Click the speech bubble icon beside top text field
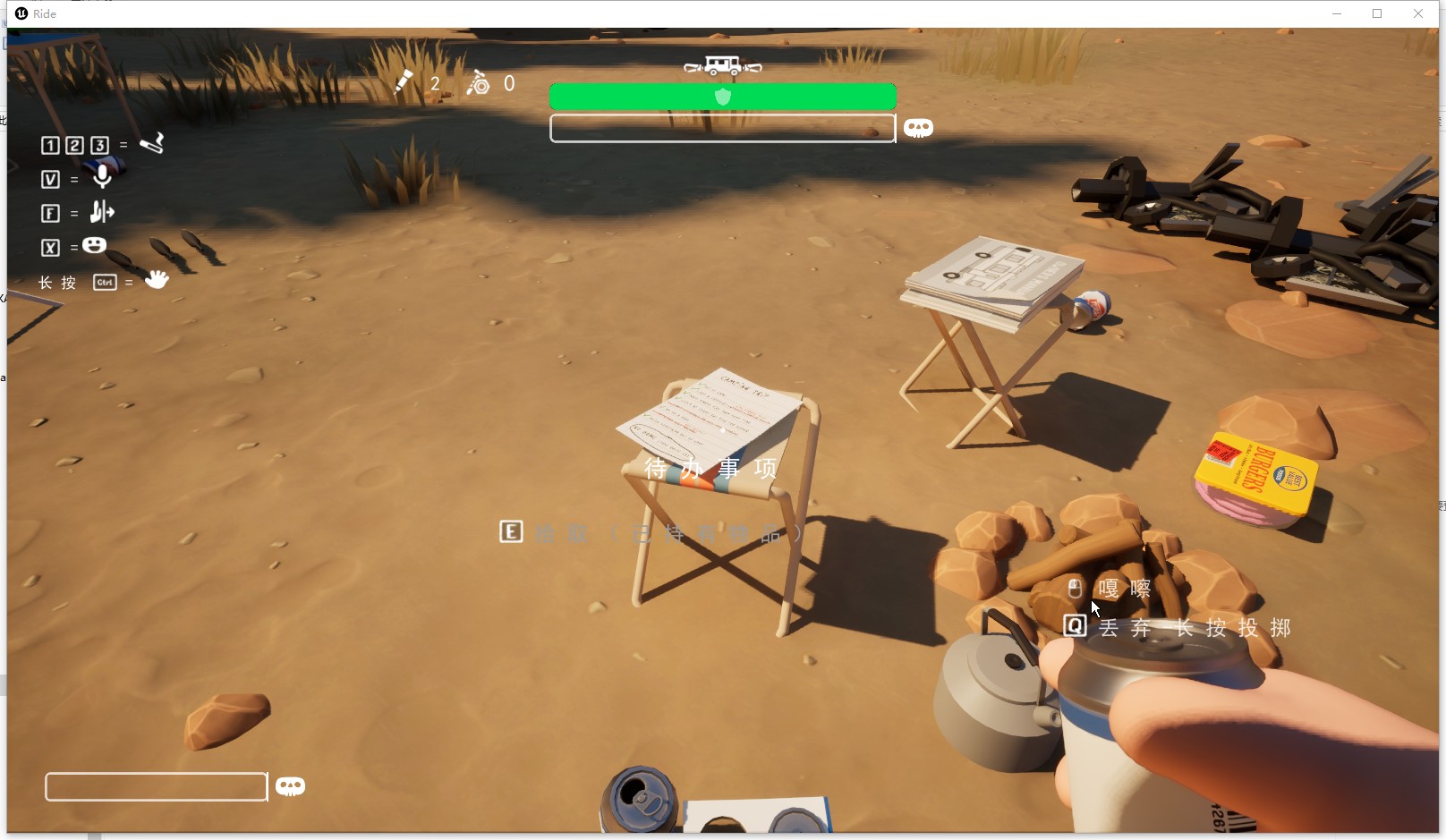 click(918, 128)
